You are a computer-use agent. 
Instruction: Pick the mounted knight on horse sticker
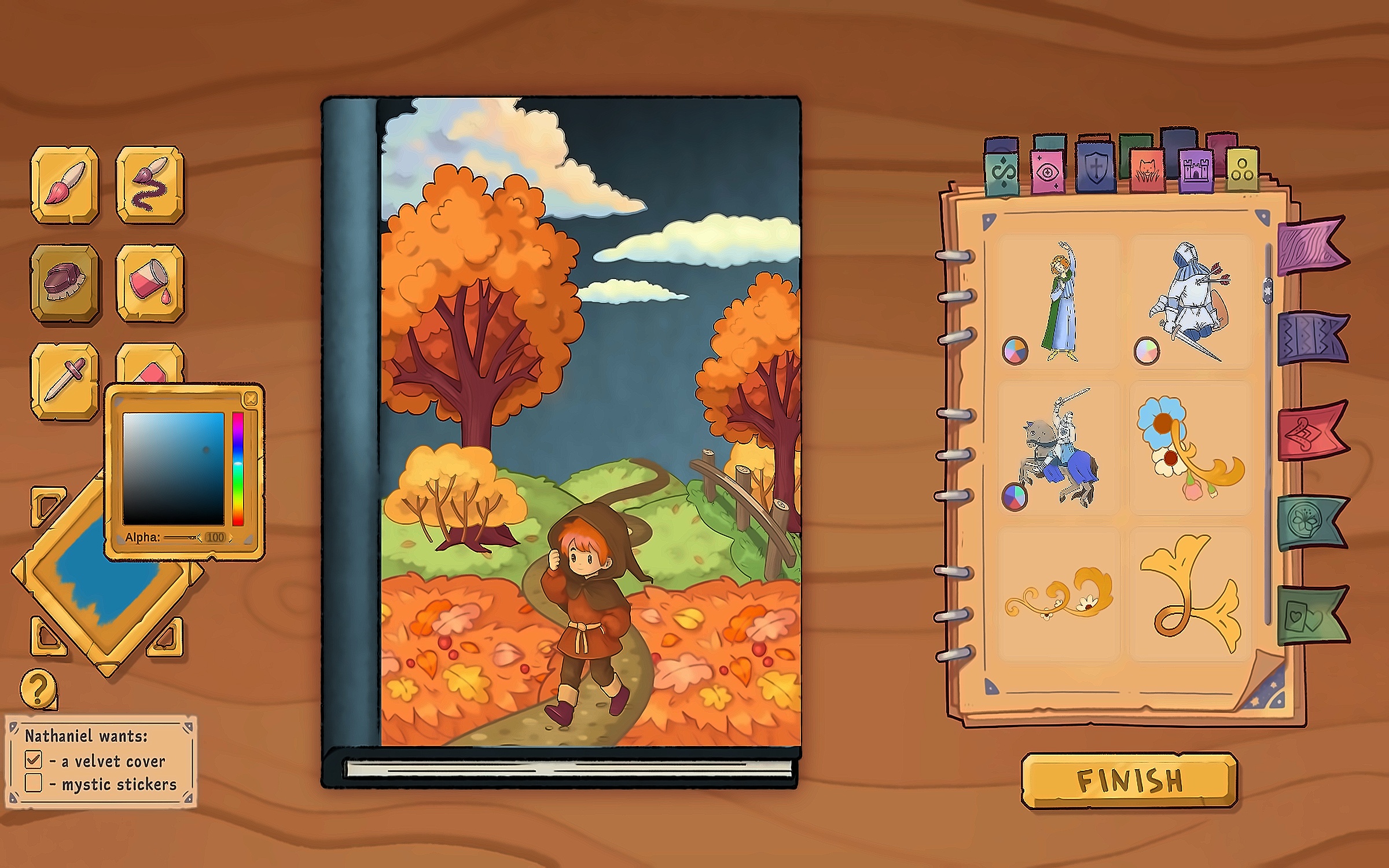(x=1060, y=448)
